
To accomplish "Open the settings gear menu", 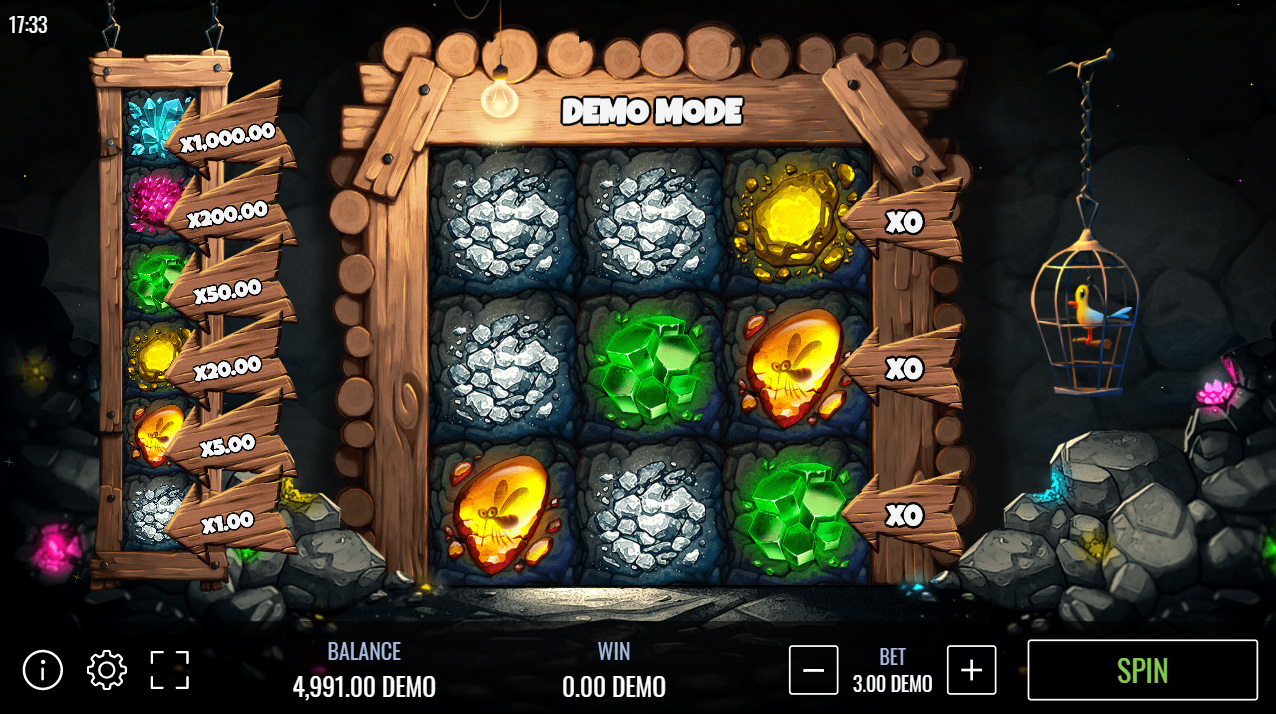I will pos(106,670).
